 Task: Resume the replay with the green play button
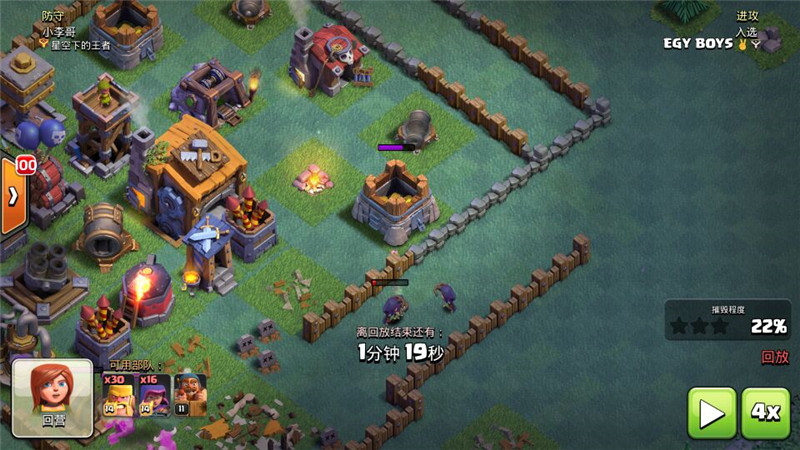pyautogui.click(x=712, y=412)
